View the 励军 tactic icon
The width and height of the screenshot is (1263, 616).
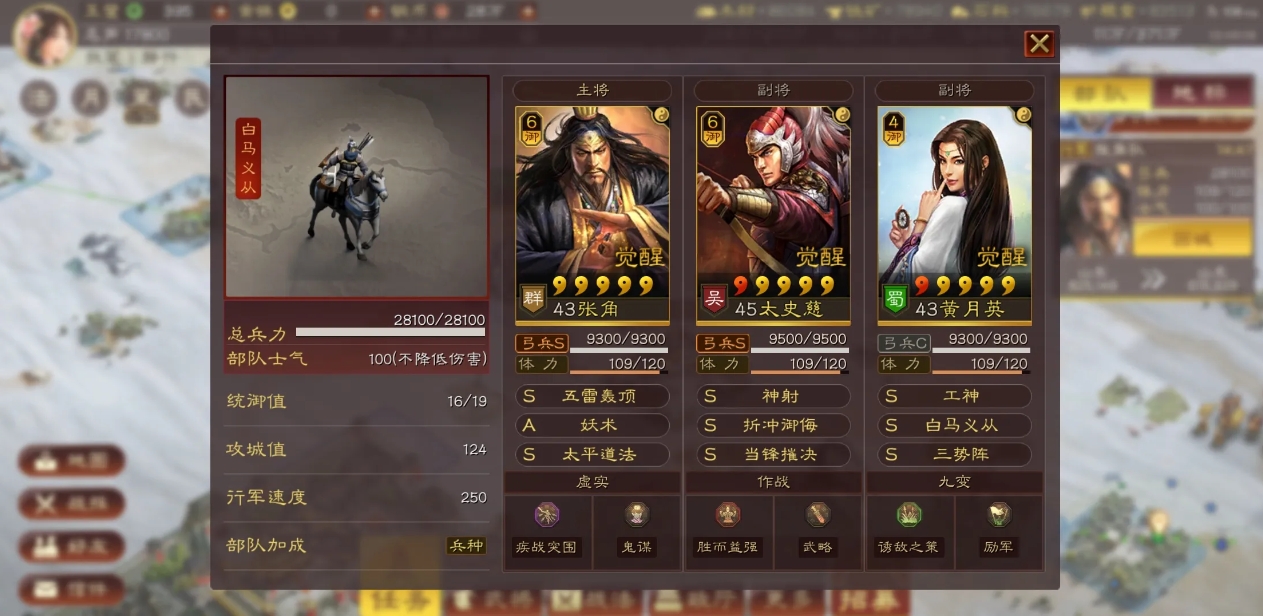point(999,515)
